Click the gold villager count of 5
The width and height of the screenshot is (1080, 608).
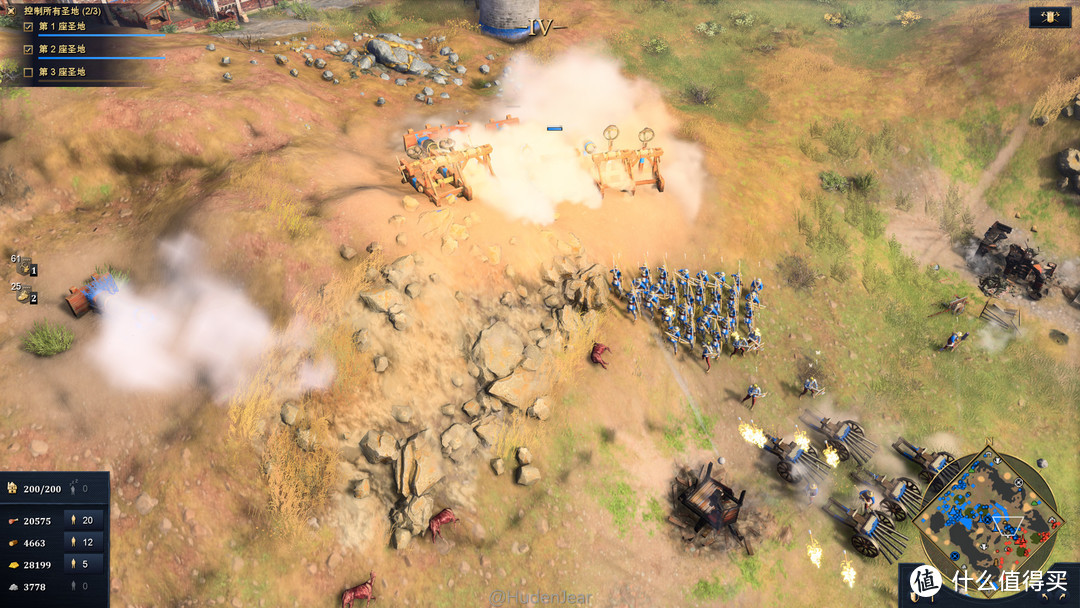(83, 565)
